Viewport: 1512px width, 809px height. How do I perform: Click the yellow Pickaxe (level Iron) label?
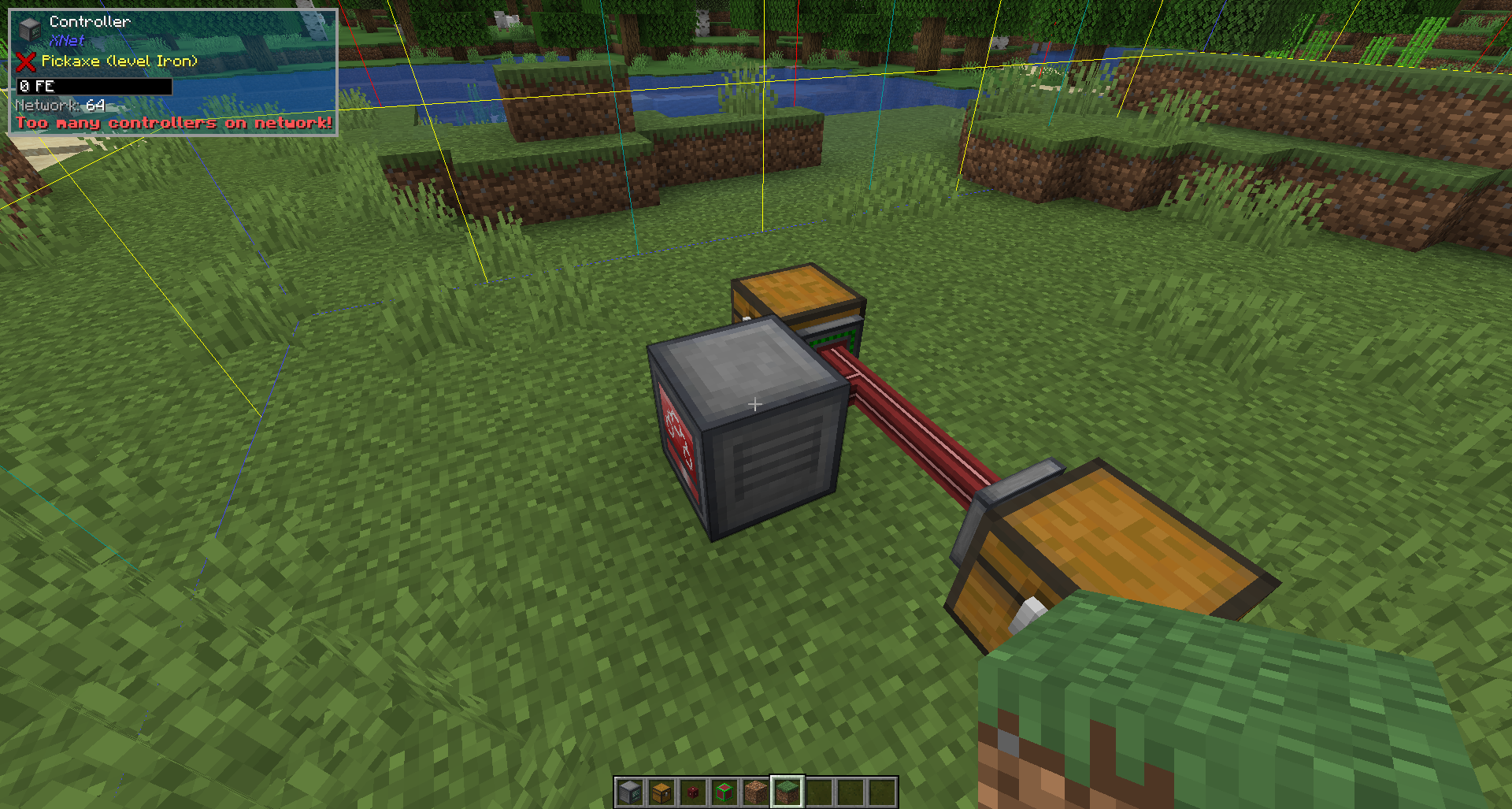coord(118,61)
